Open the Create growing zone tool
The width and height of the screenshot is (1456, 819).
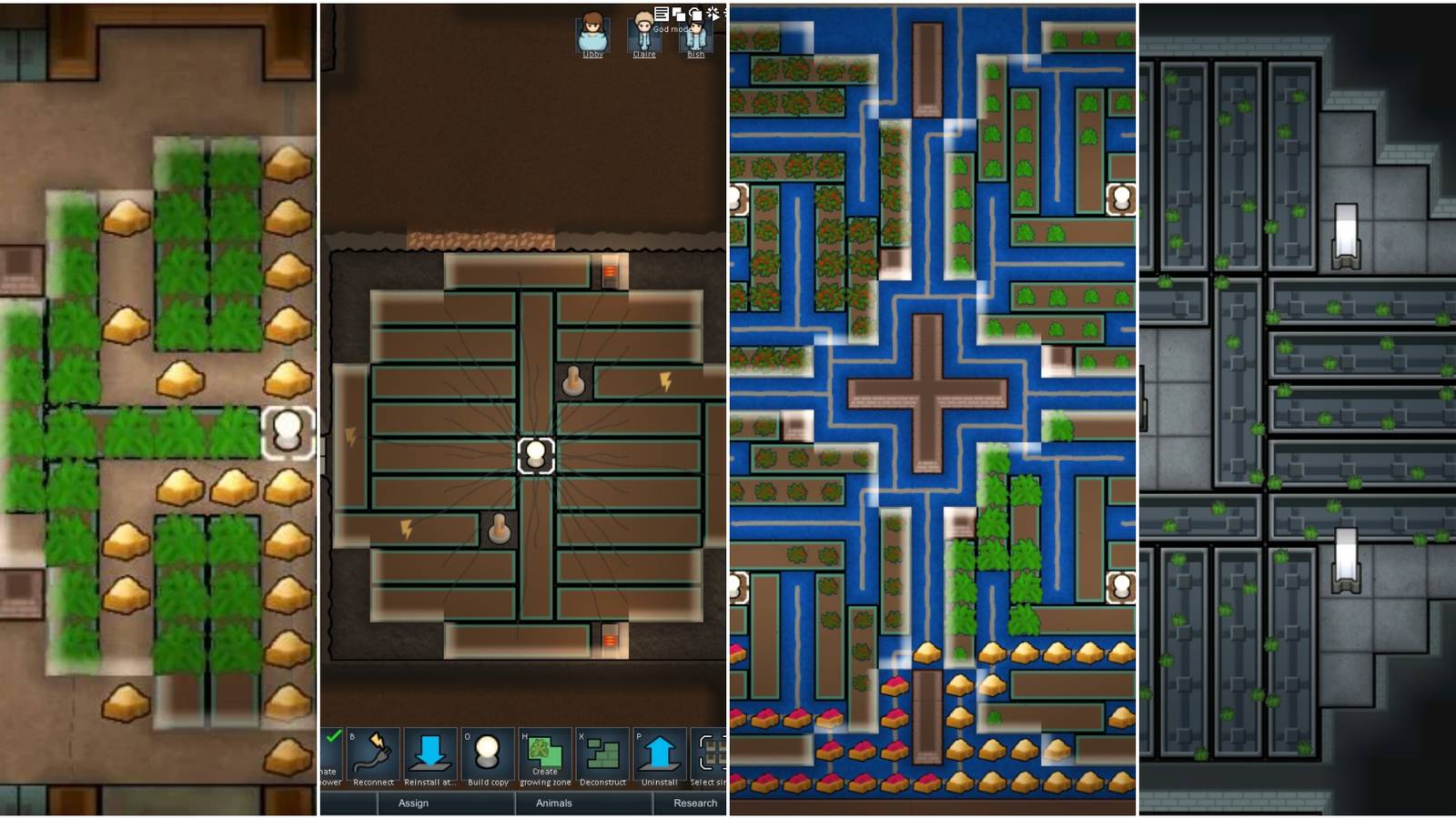(x=544, y=751)
